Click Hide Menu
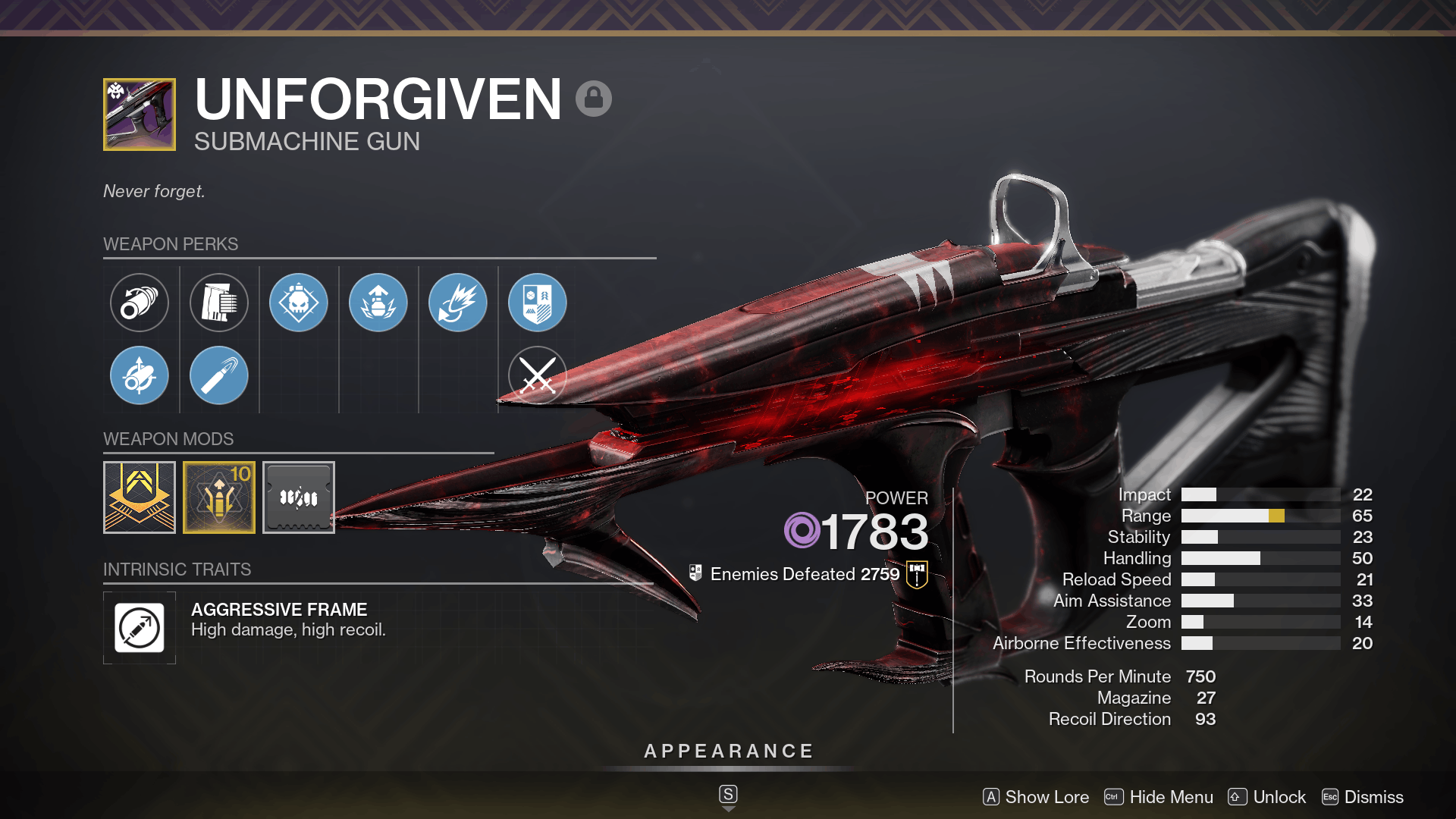 [1170, 797]
